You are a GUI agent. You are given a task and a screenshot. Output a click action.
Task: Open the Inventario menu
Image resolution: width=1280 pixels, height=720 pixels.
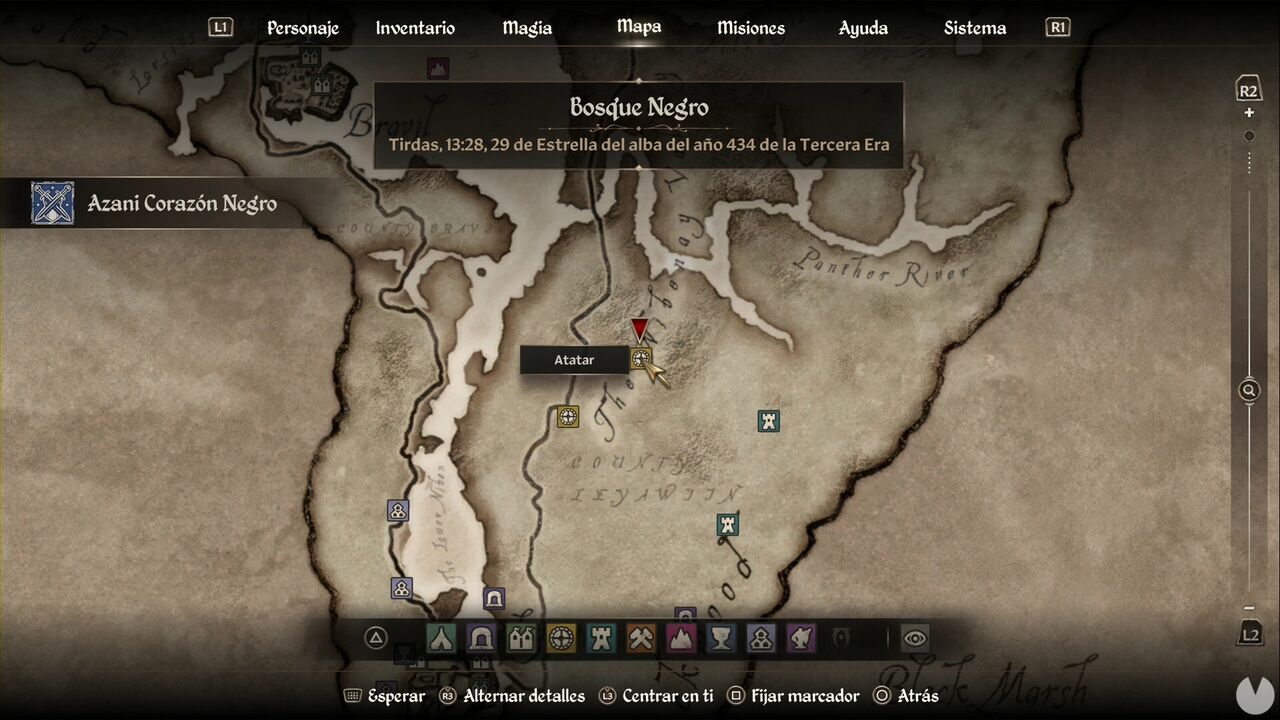point(415,27)
